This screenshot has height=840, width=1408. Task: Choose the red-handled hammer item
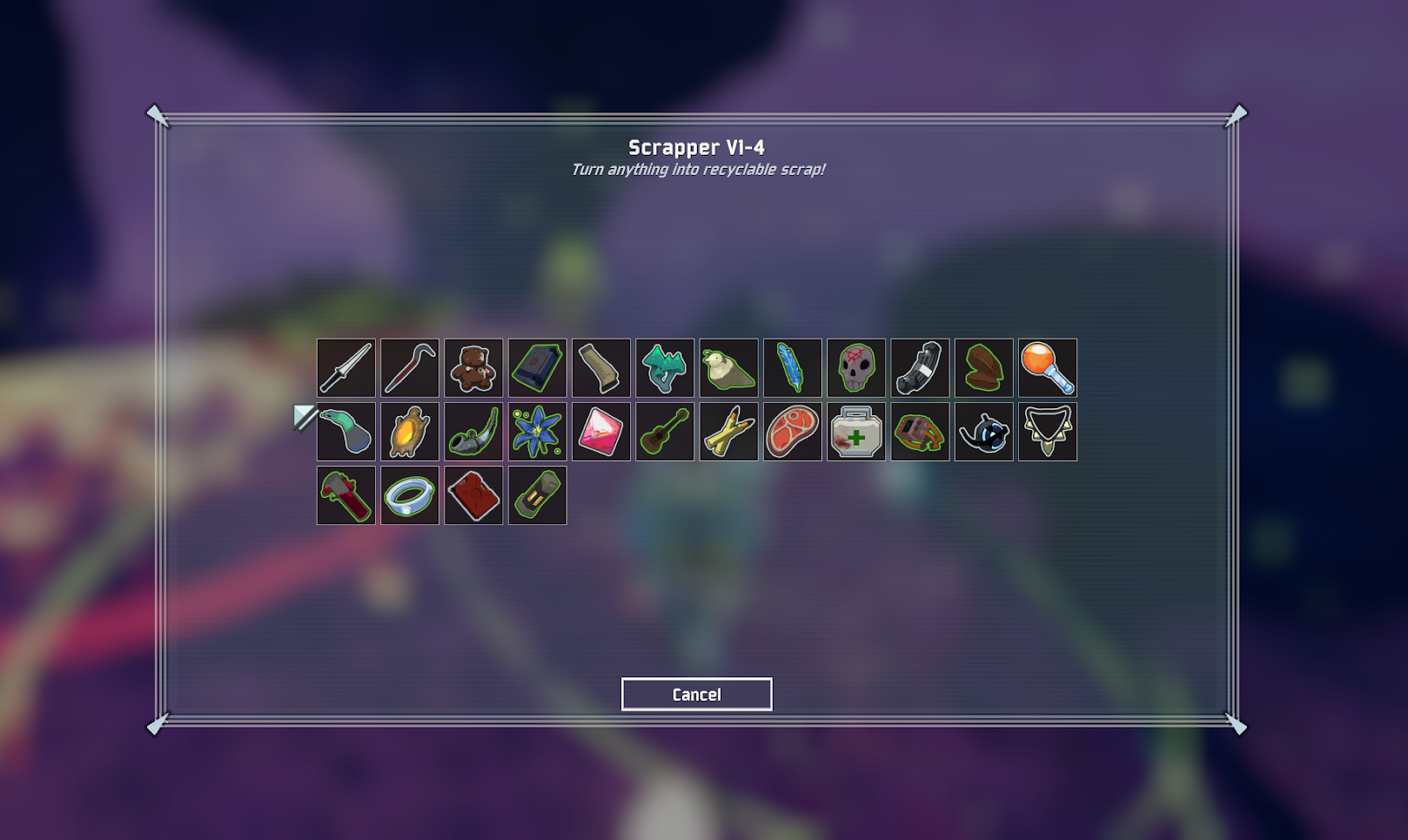click(346, 496)
